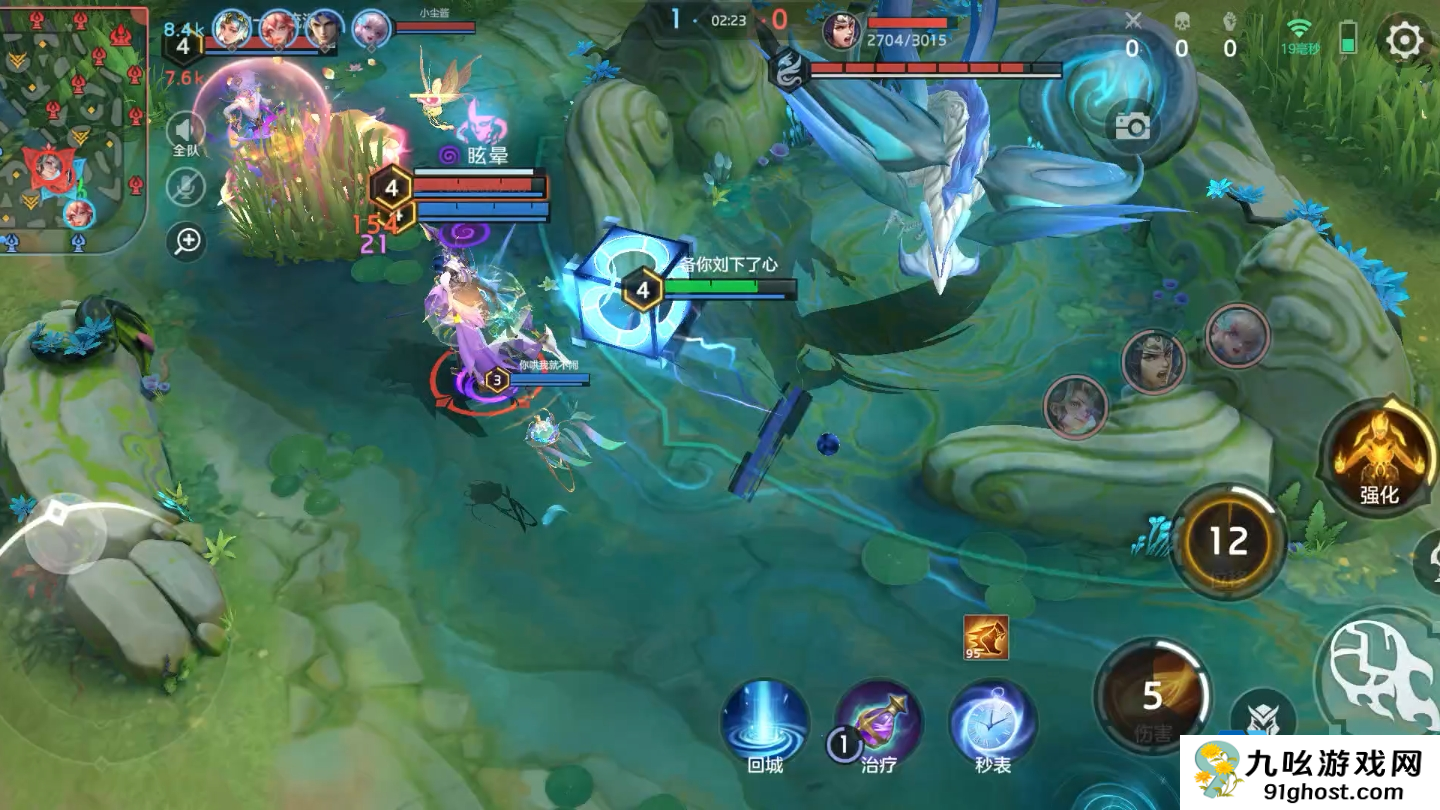Screen dimensions: 1440x810
Task: Activate the 回城 recall spell
Action: click(x=765, y=723)
